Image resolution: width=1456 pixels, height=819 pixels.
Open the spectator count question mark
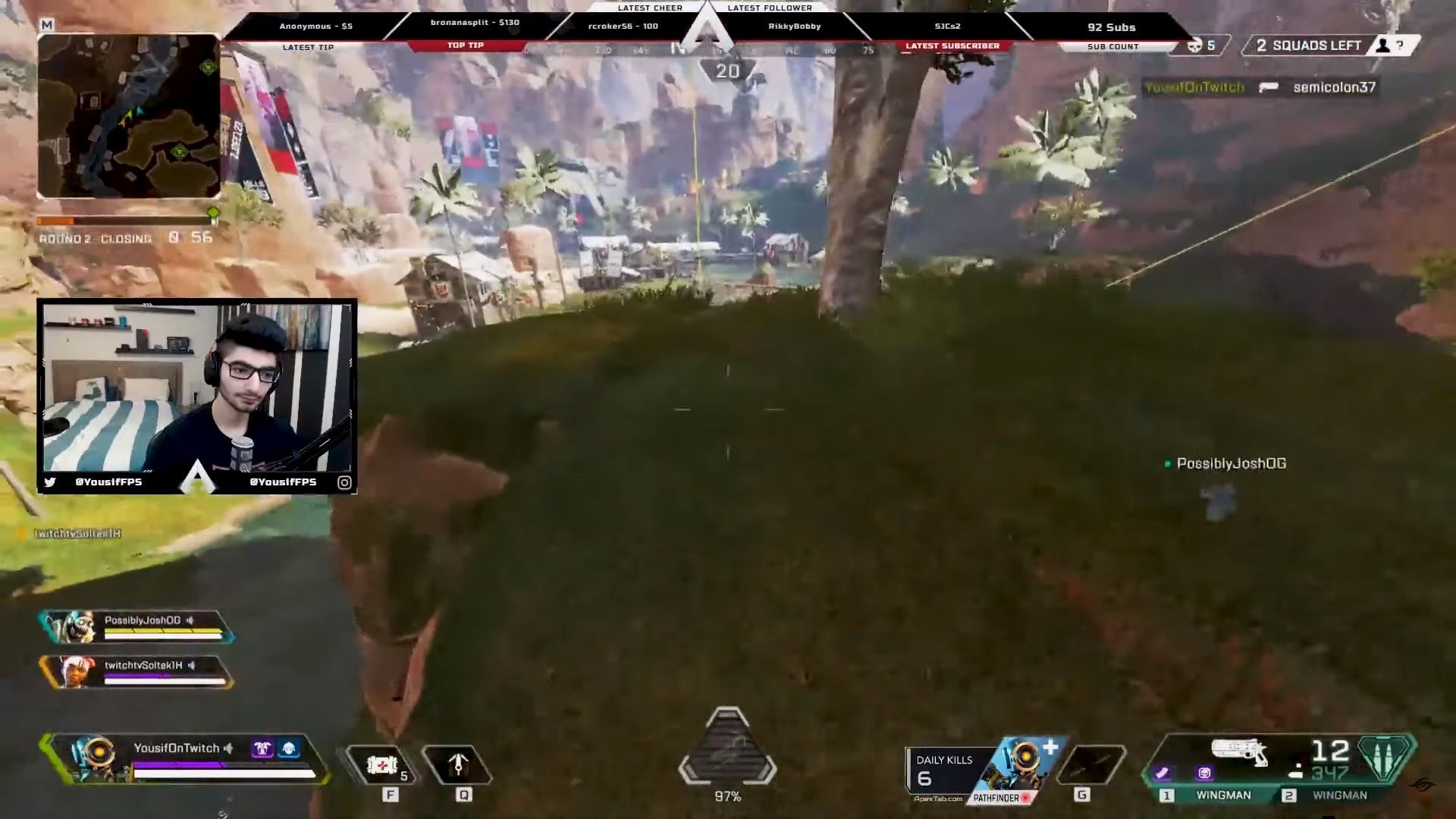pyautogui.click(x=1399, y=45)
